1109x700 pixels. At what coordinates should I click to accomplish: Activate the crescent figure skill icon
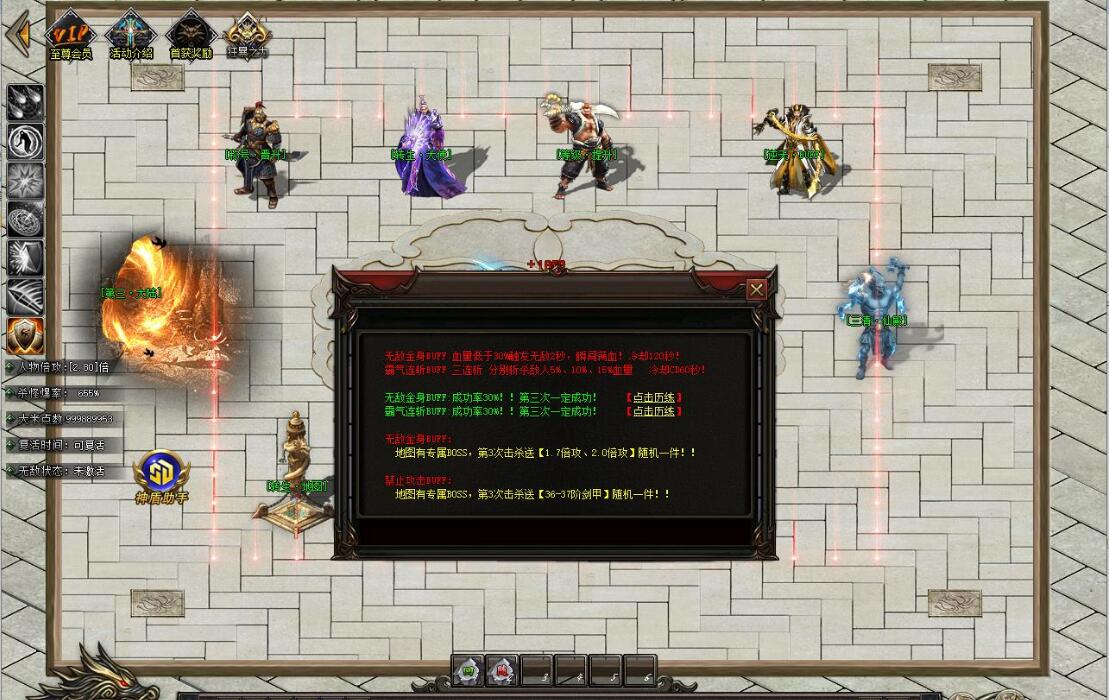click(x=25, y=141)
